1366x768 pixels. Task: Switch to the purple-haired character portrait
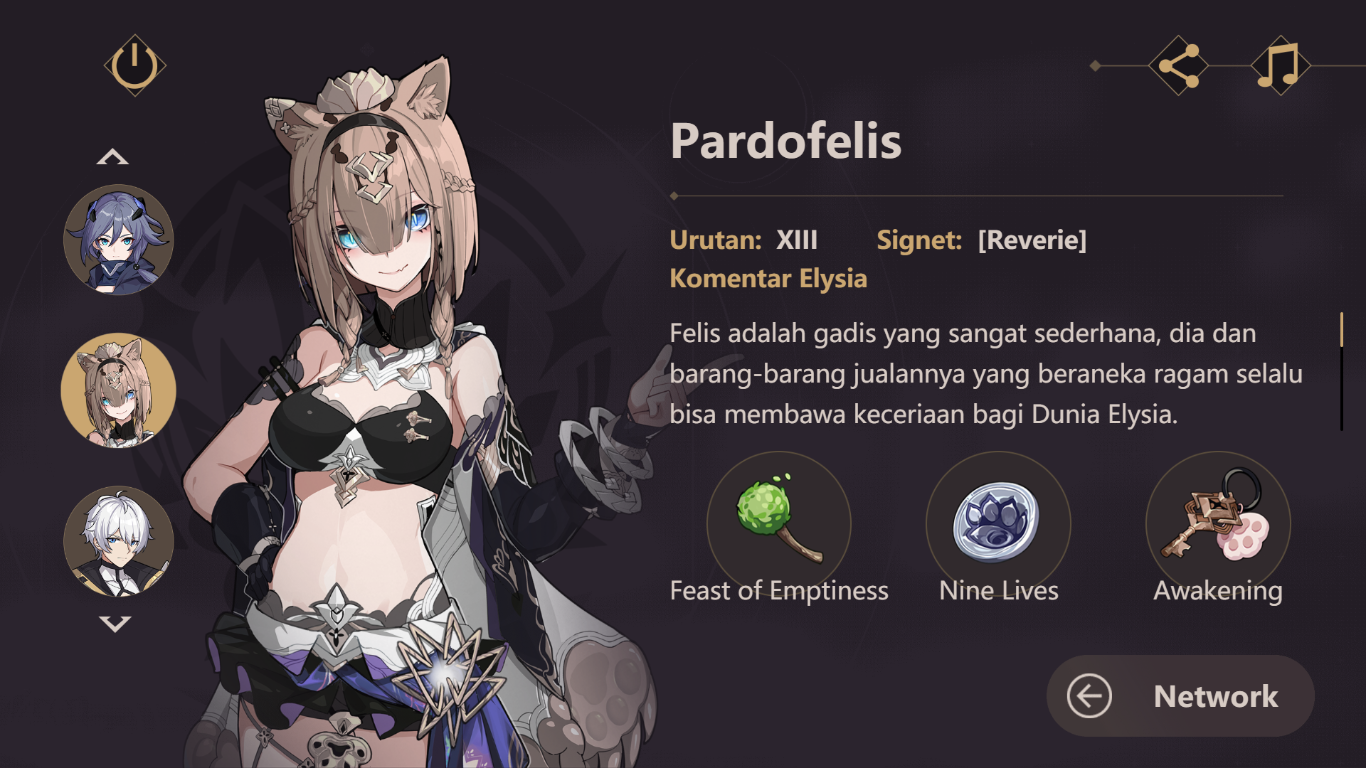point(120,240)
